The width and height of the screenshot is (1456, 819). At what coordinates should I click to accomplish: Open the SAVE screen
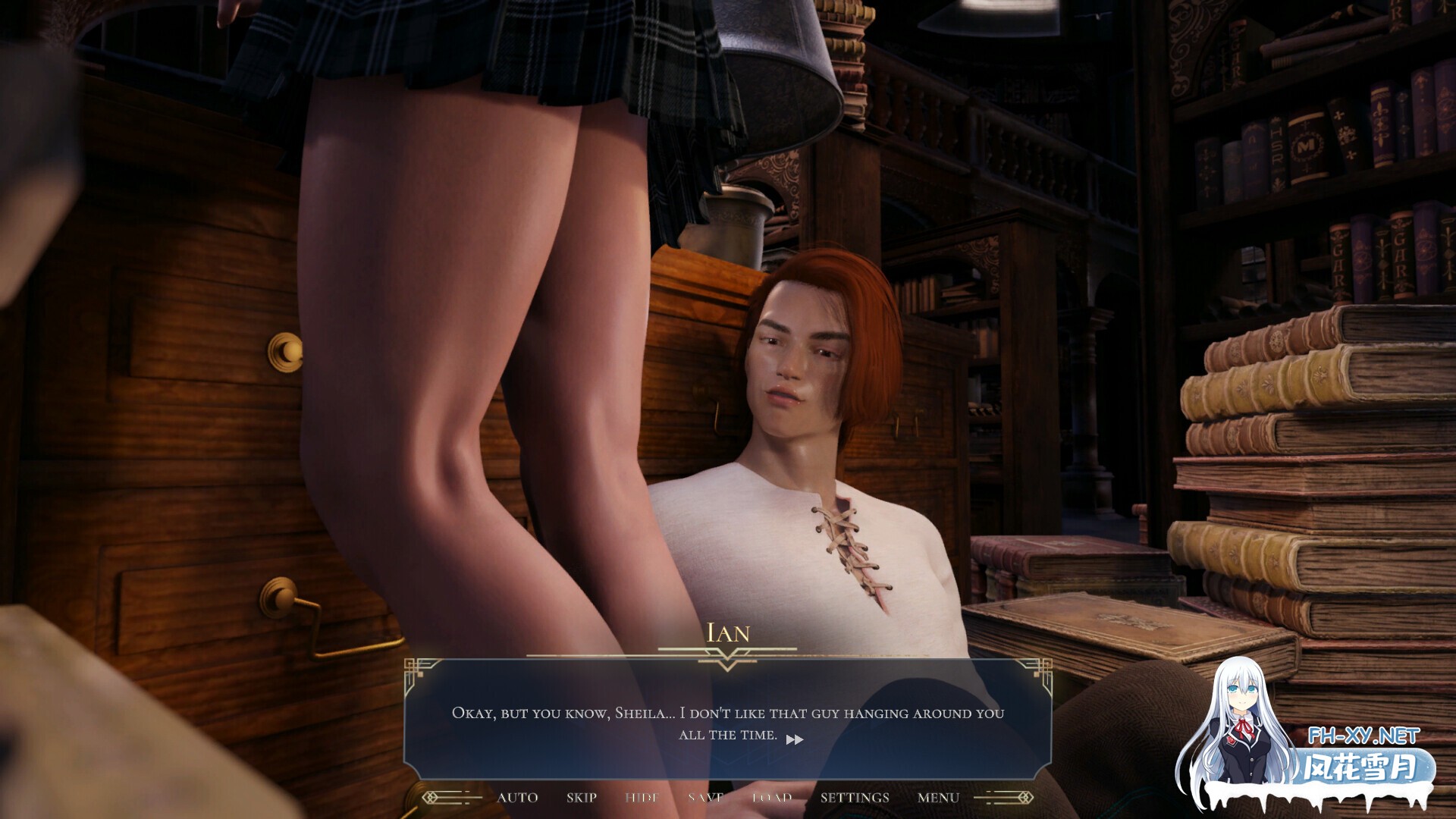point(705,797)
